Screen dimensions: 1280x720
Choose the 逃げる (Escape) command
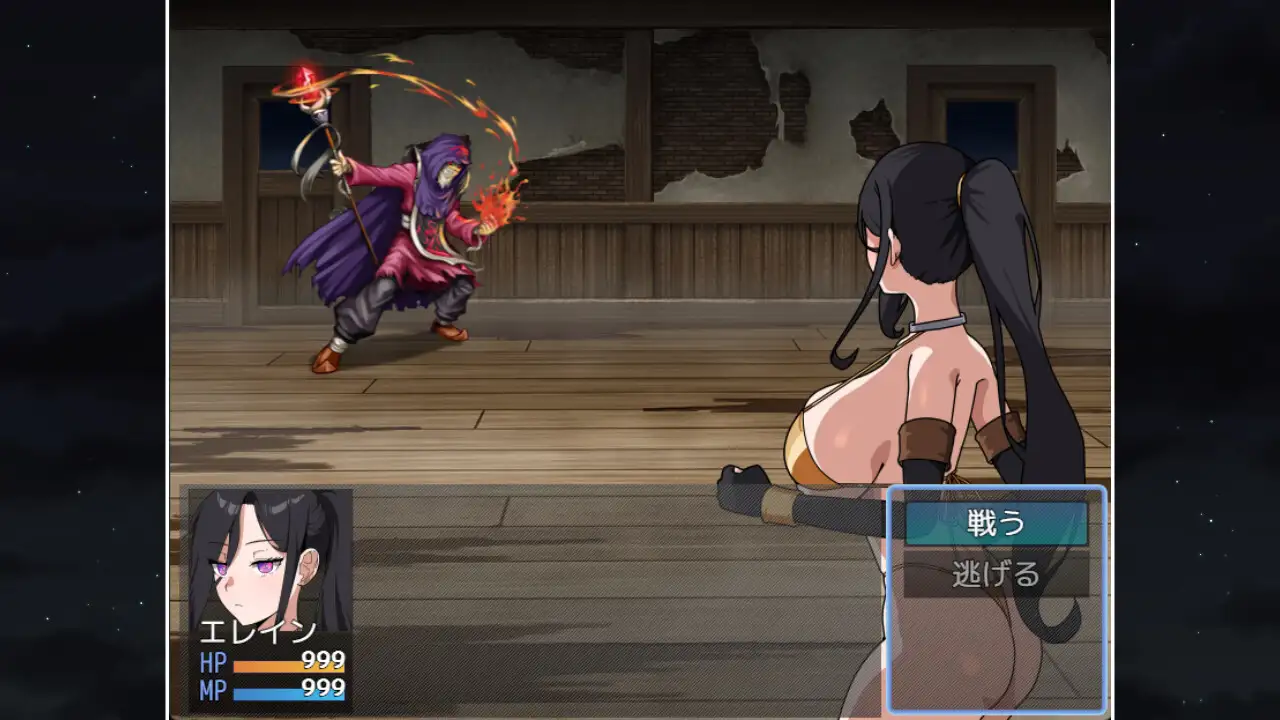pyautogui.click(x=996, y=575)
